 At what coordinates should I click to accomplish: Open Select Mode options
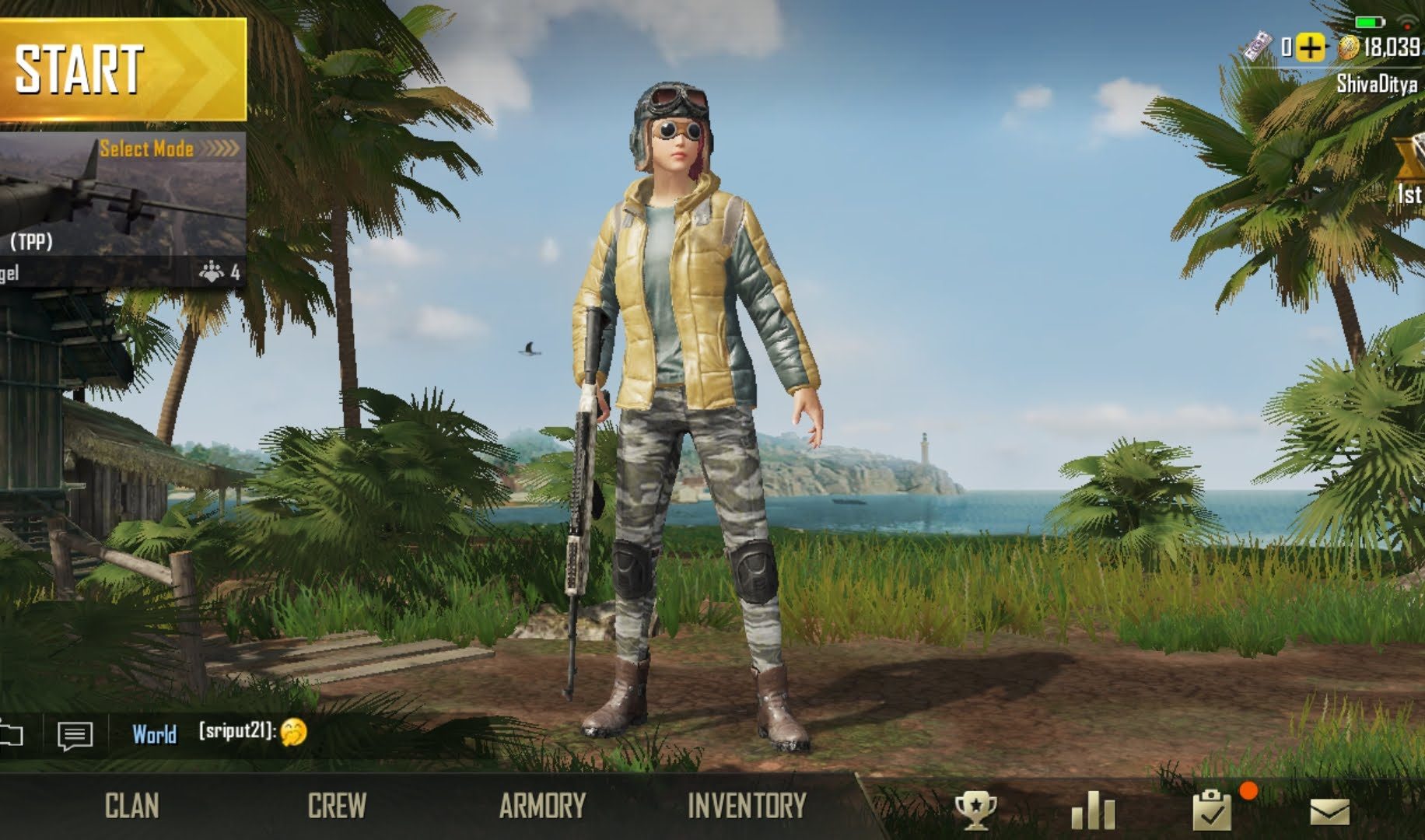pyautogui.click(x=169, y=148)
